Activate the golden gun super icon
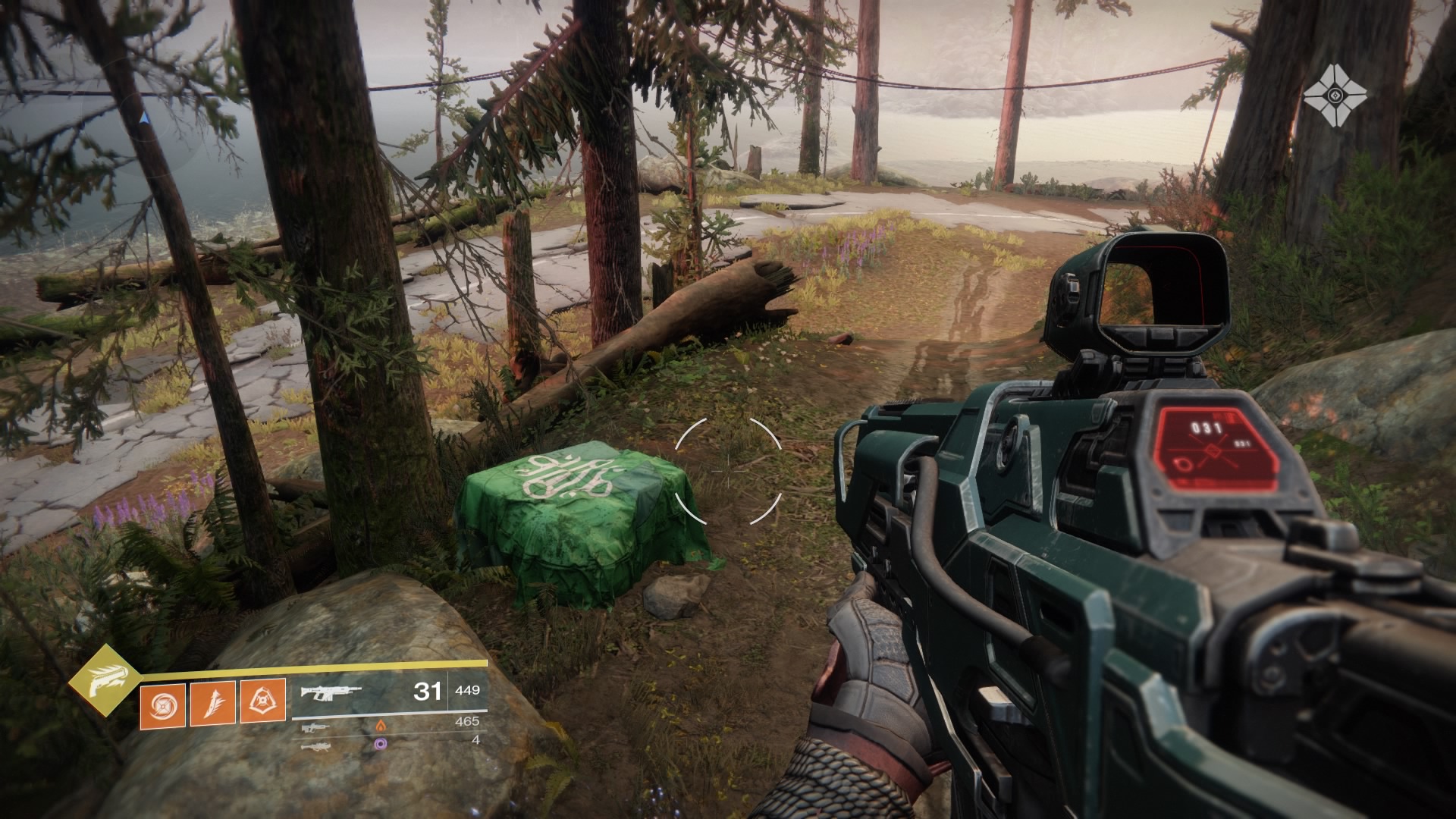Image resolution: width=1456 pixels, height=819 pixels. tap(100, 681)
